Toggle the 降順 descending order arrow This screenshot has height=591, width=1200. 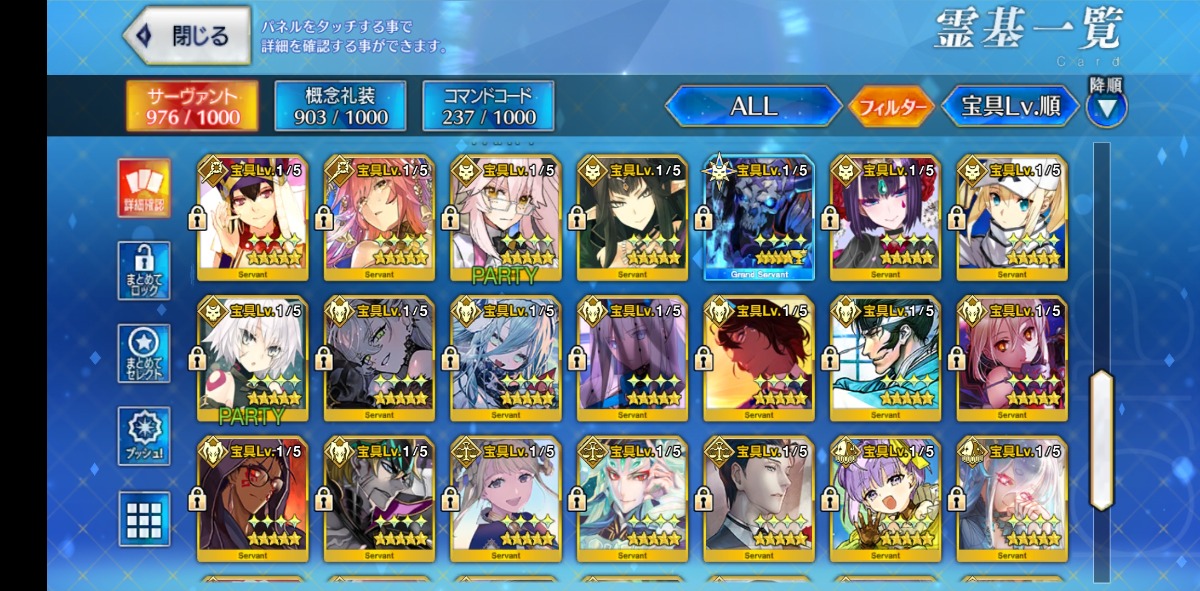pyautogui.click(x=1106, y=106)
